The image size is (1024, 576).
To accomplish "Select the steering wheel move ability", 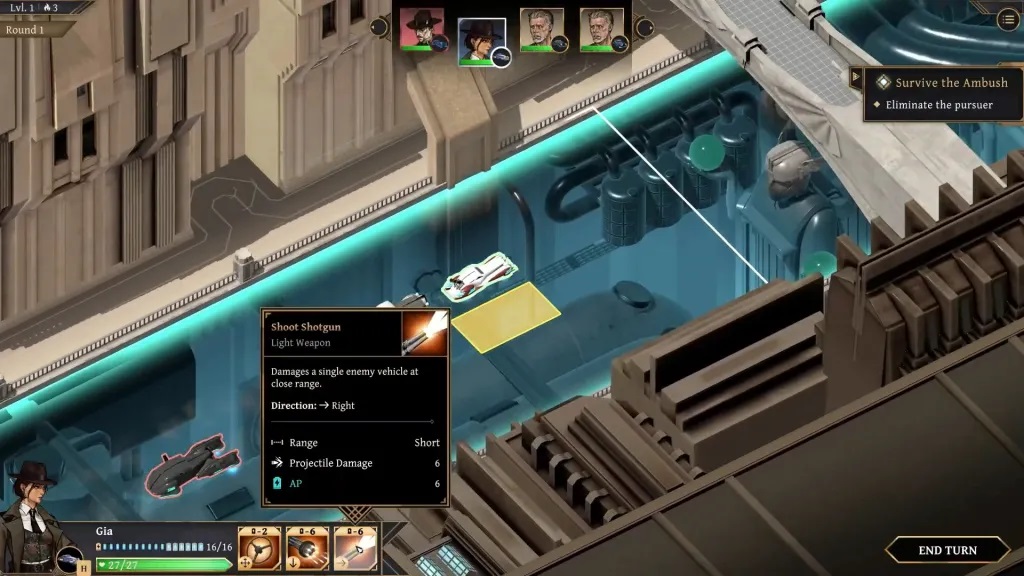I will coord(259,548).
